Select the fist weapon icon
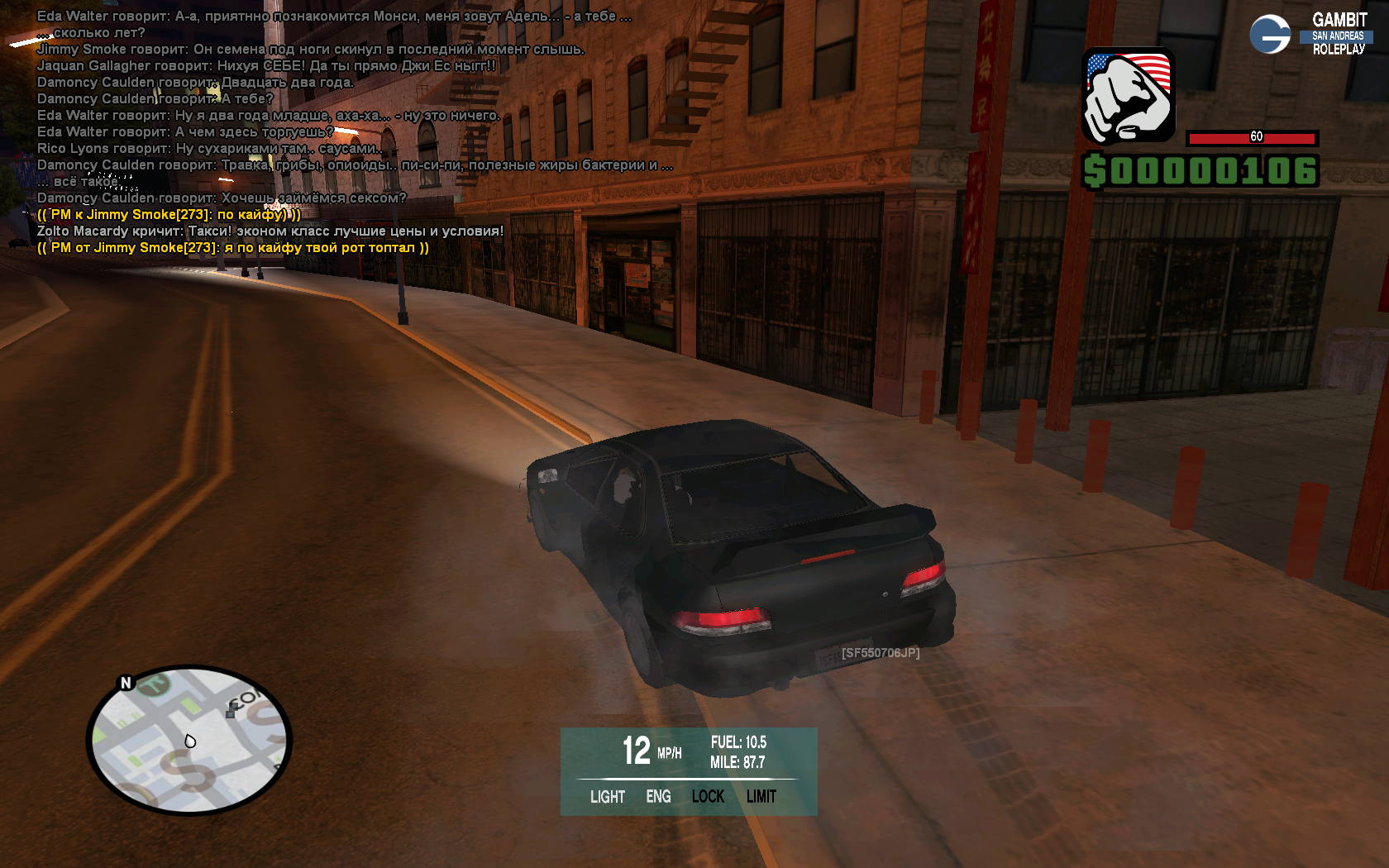Screen dimensions: 1389x868 click(1129, 96)
